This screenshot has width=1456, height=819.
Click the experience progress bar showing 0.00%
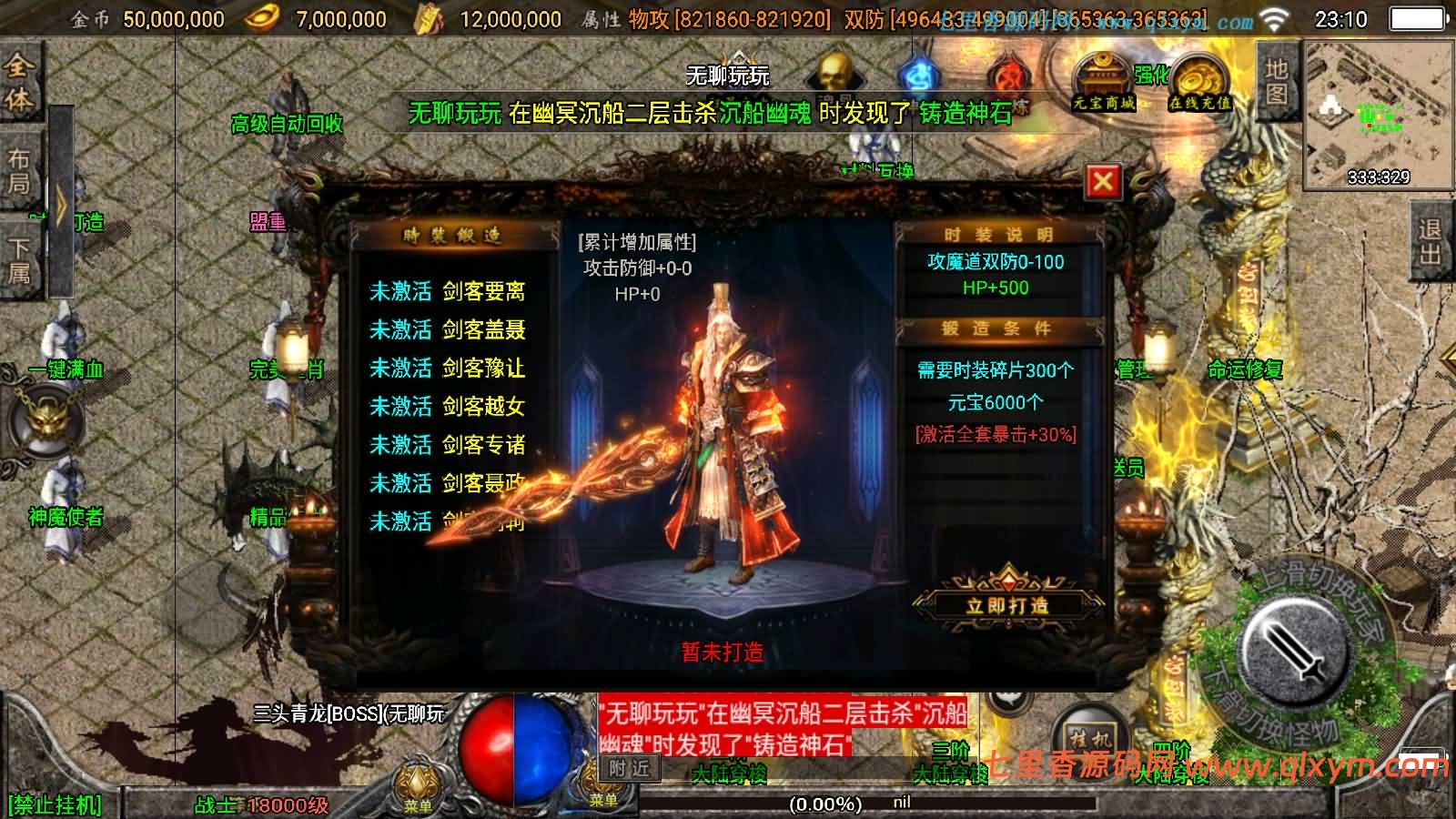point(824,804)
